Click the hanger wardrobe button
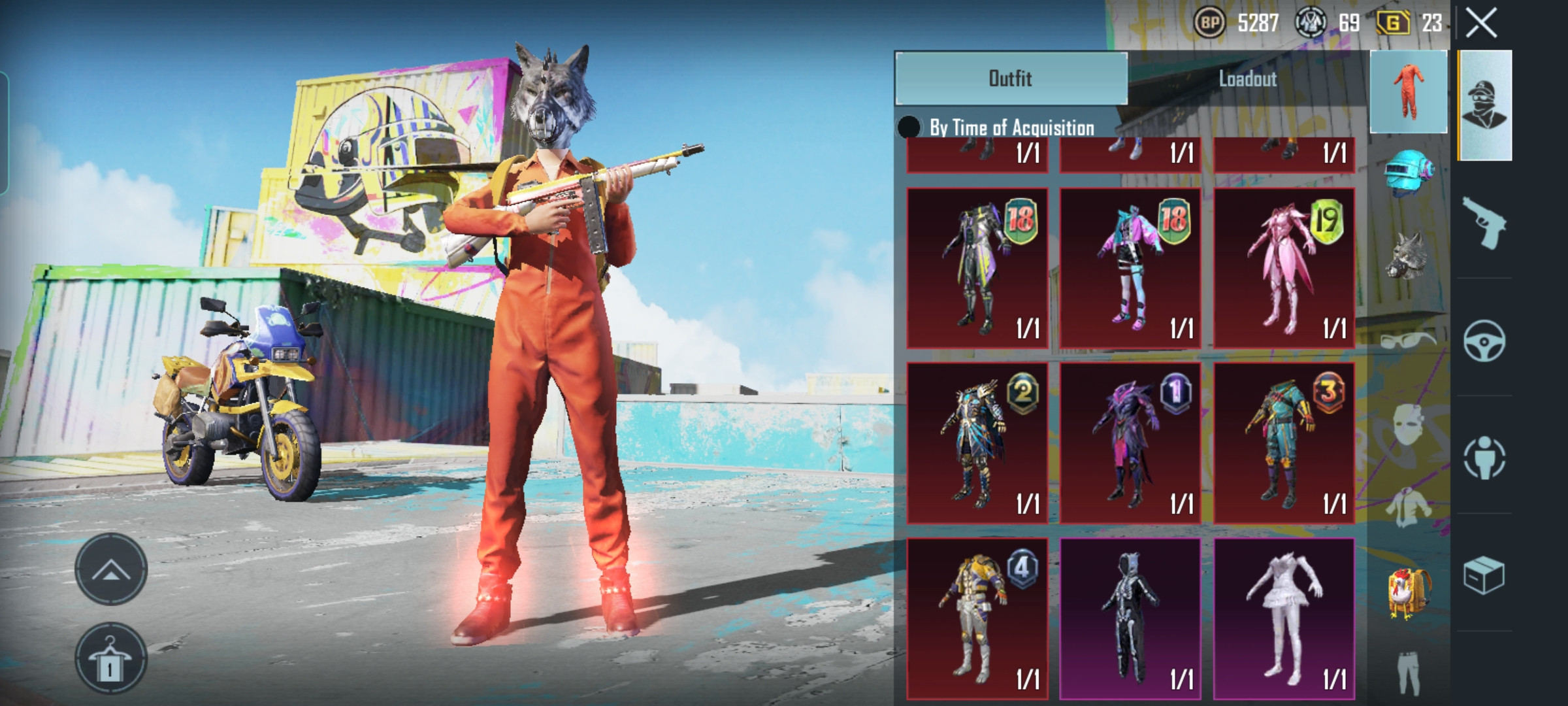The image size is (1568, 706). click(110, 658)
